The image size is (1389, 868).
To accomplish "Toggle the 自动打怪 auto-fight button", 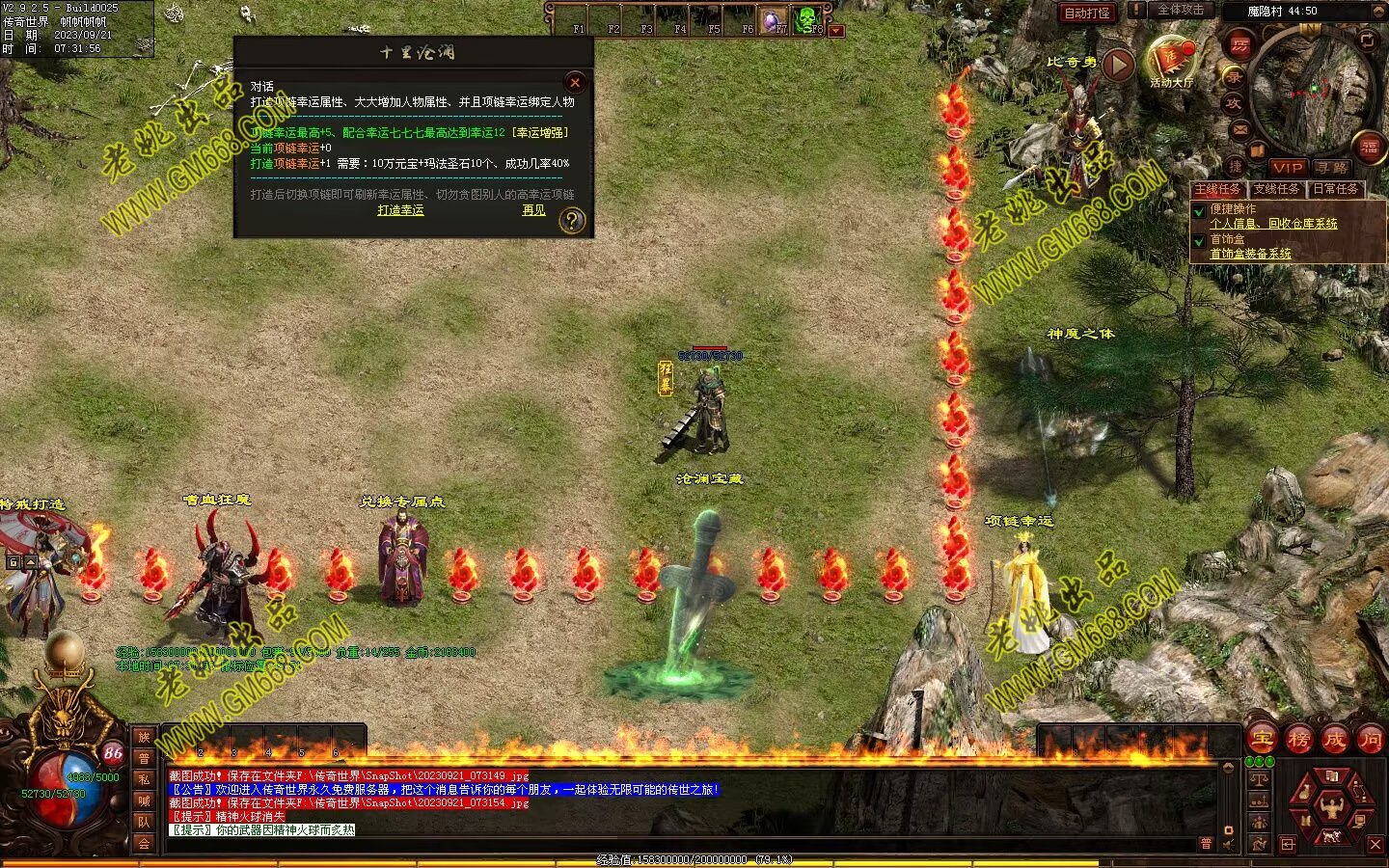I will (x=1086, y=13).
